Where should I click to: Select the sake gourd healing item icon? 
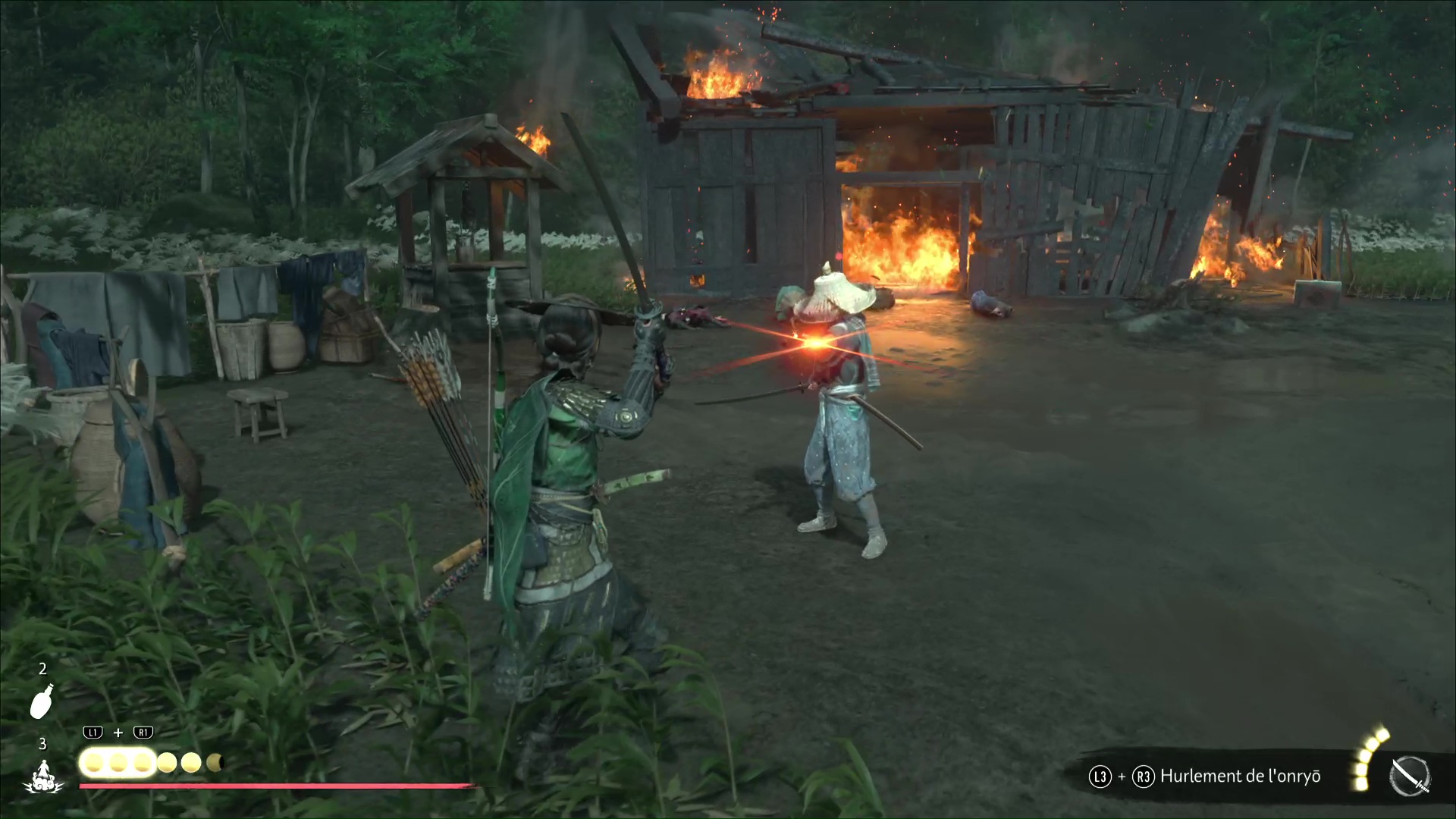click(x=42, y=701)
